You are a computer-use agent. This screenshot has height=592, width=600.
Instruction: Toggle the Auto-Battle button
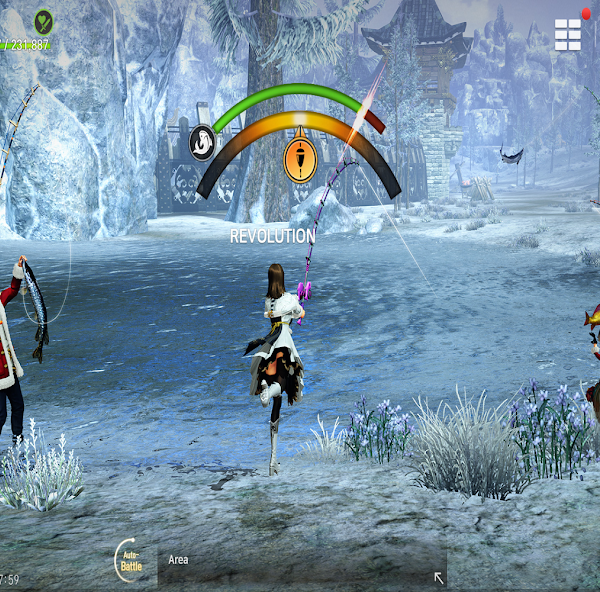pyautogui.click(x=130, y=561)
